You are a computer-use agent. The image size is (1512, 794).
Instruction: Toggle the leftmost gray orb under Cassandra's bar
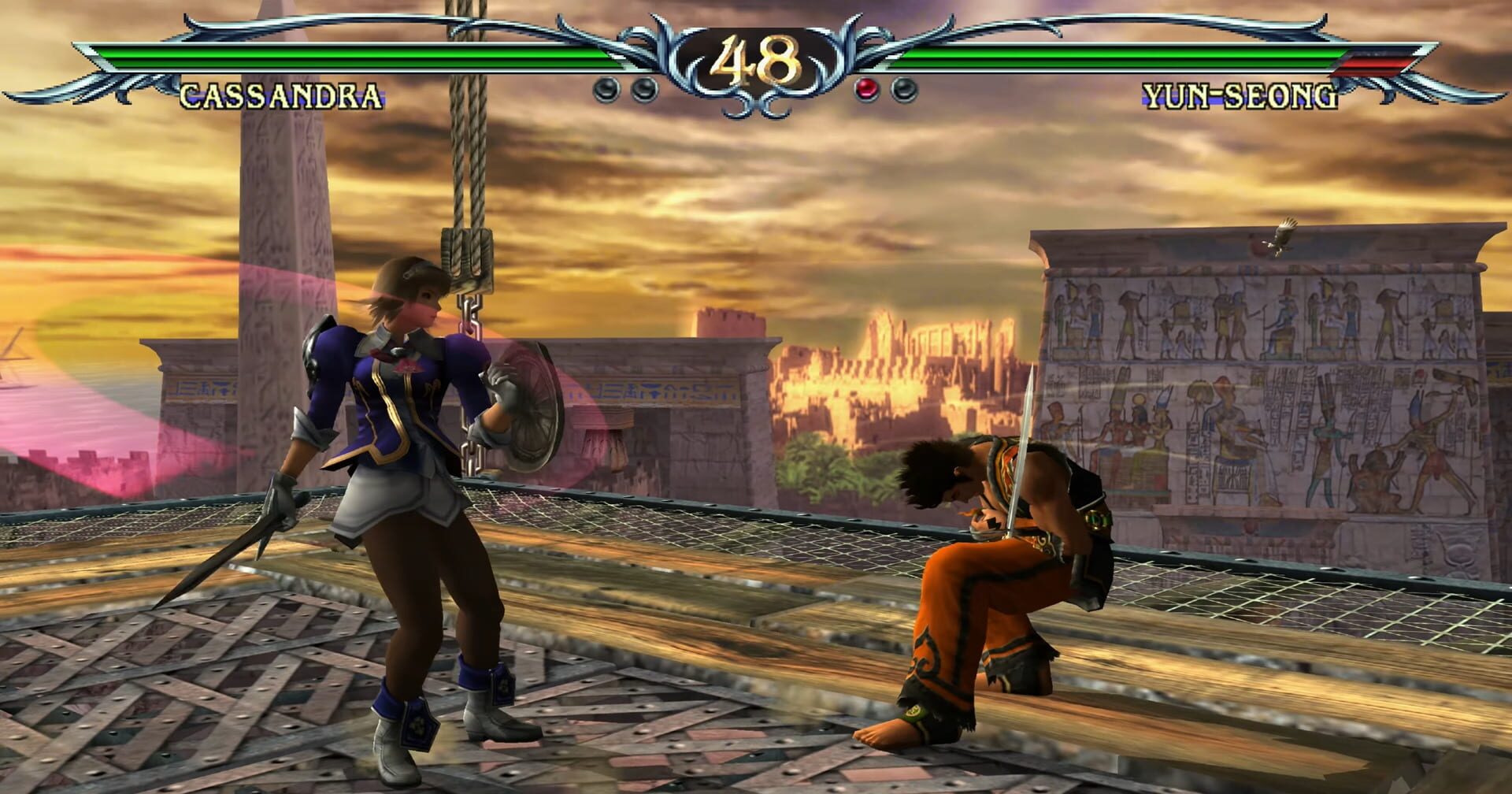pos(606,90)
